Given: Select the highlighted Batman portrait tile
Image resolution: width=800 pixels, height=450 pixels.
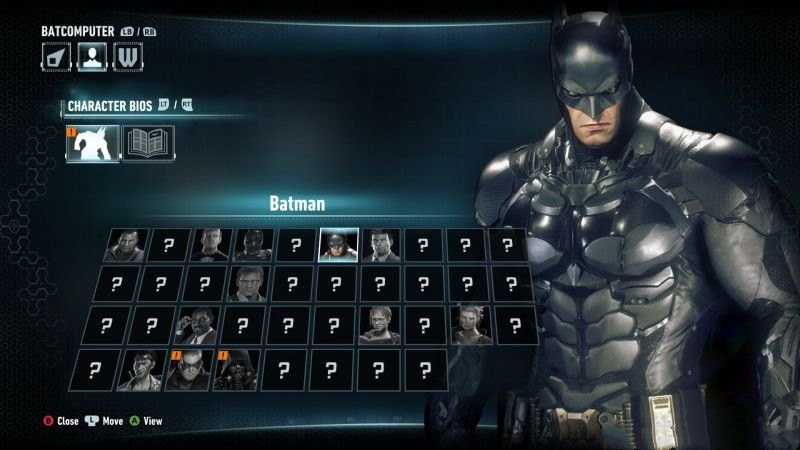Looking at the screenshot, I should tap(338, 245).
